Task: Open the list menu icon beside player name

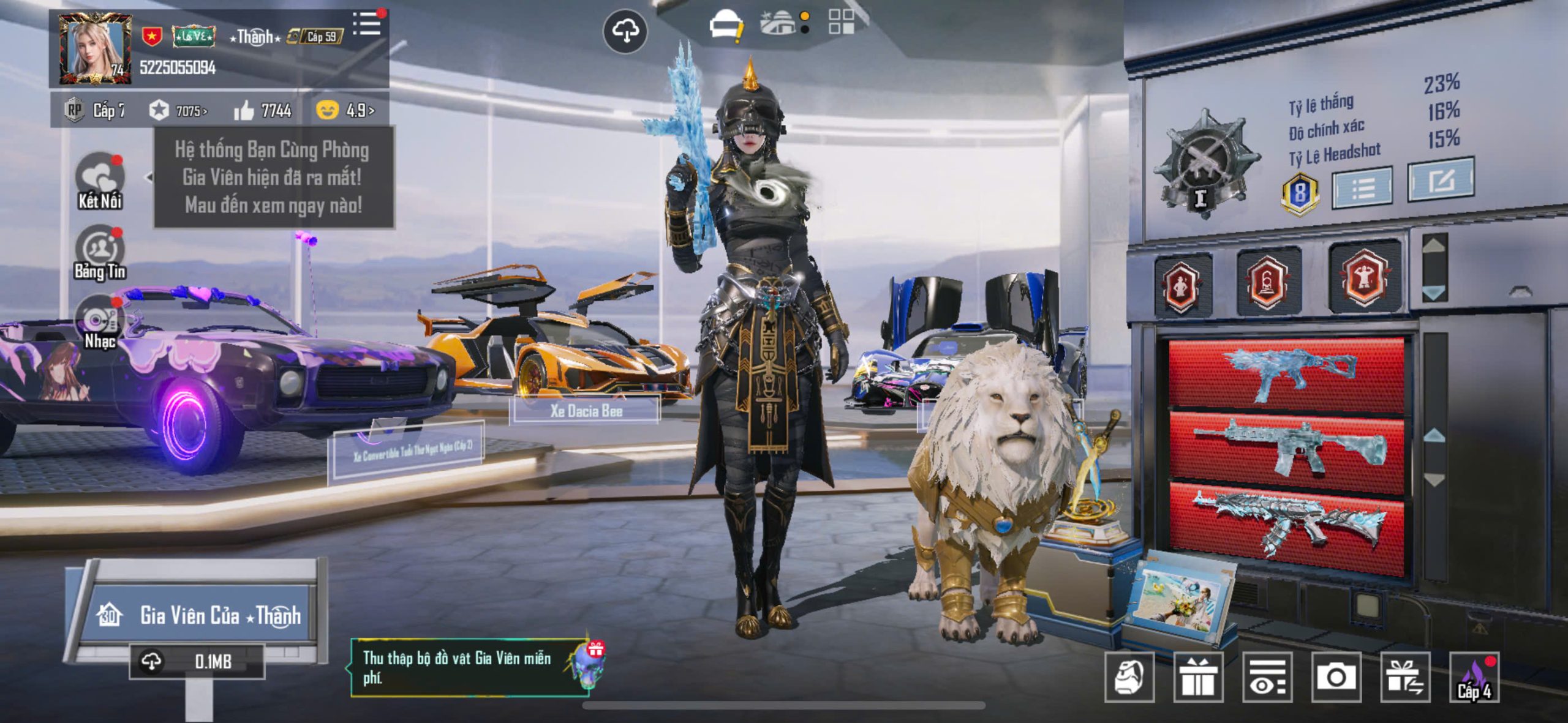Action: pos(367,26)
